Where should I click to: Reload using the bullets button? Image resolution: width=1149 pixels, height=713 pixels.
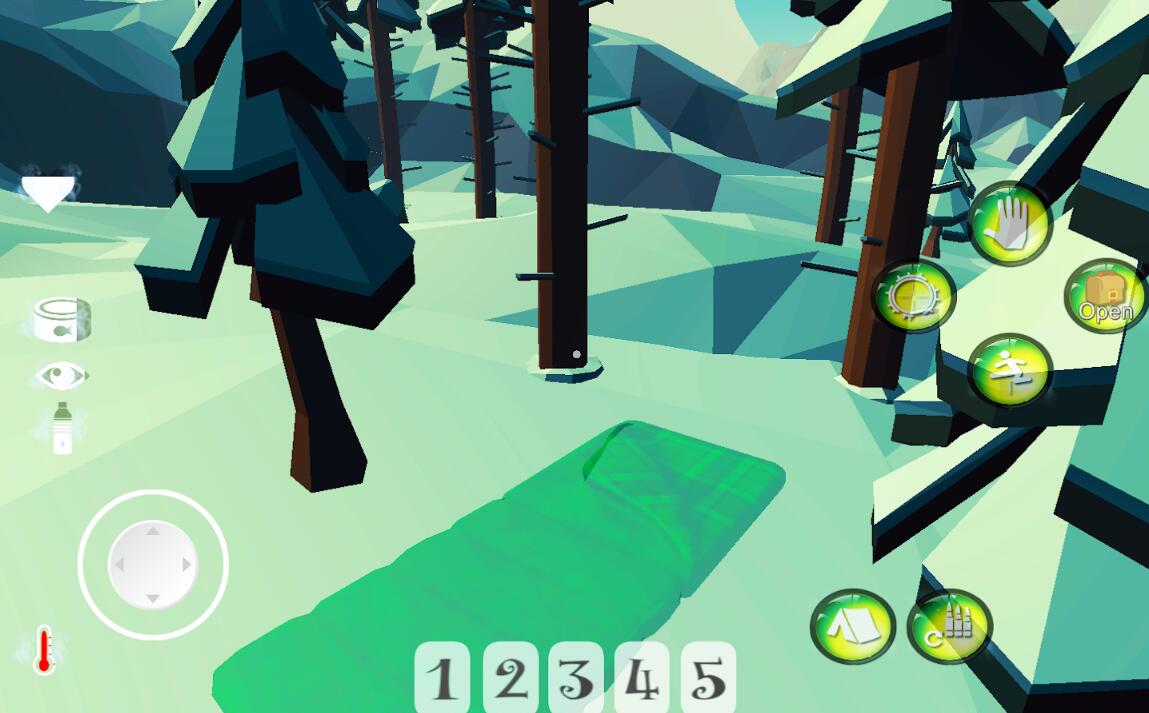(949, 626)
